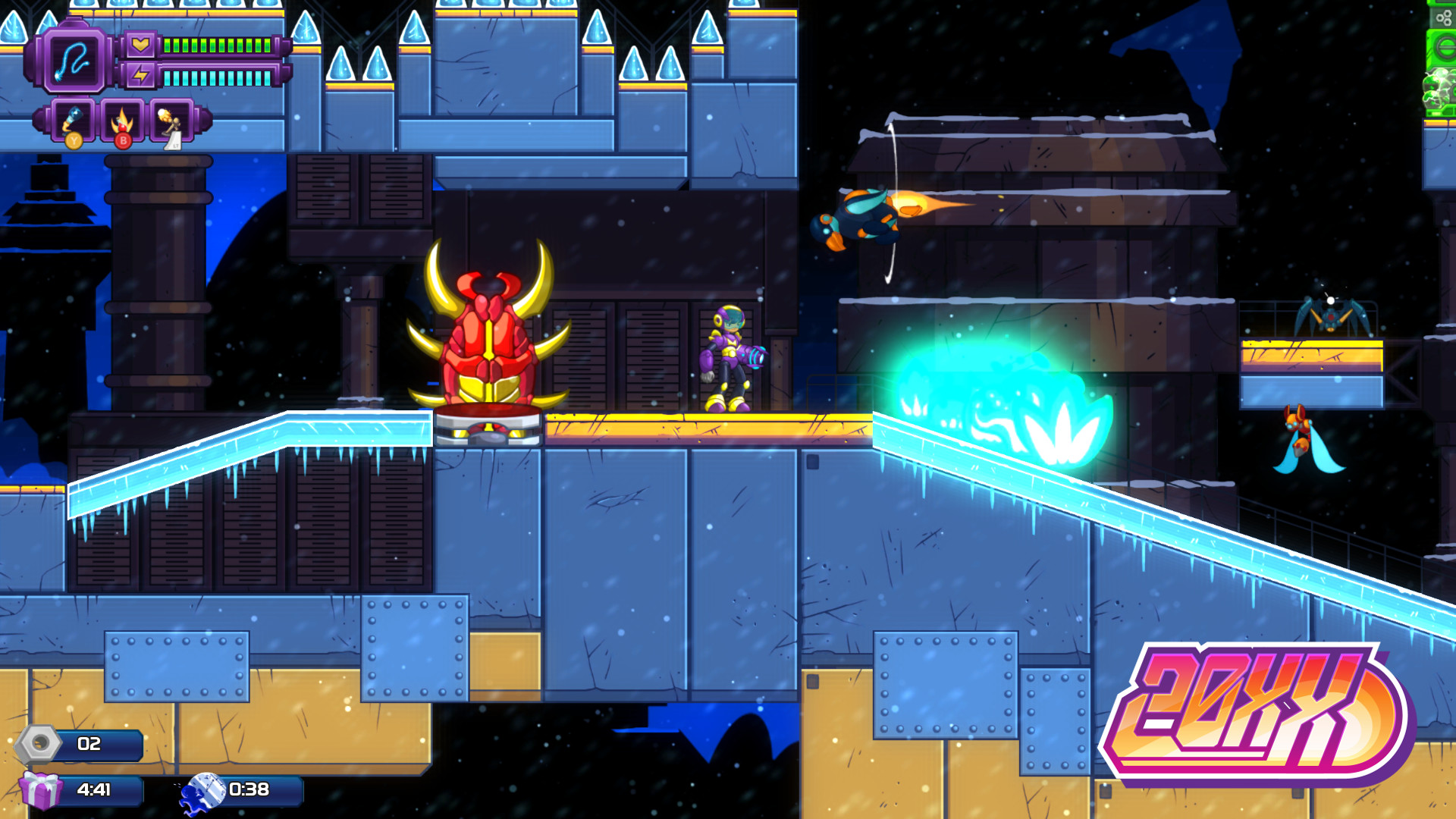Select the purple player character
This screenshot has height=819, width=1456.
[730, 356]
